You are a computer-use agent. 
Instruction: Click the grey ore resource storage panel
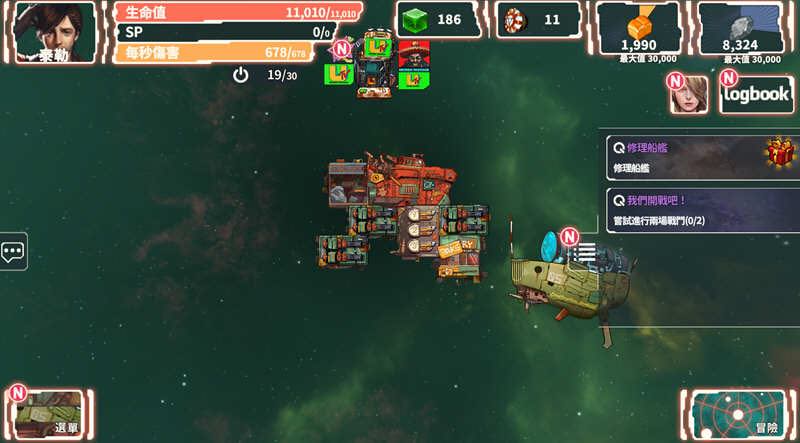[740, 32]
